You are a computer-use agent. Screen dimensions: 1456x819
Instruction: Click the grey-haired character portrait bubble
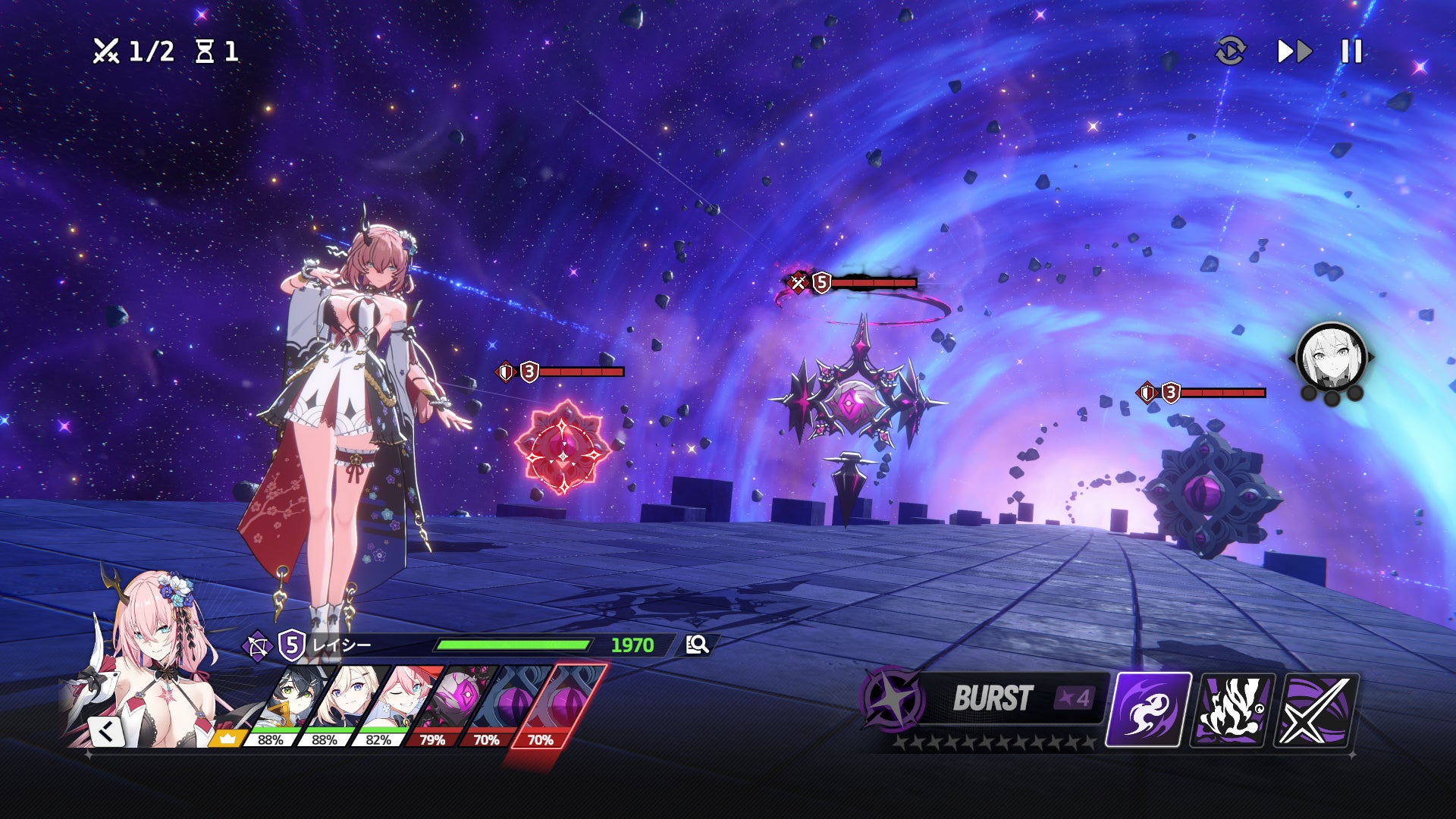point(1332,356)
